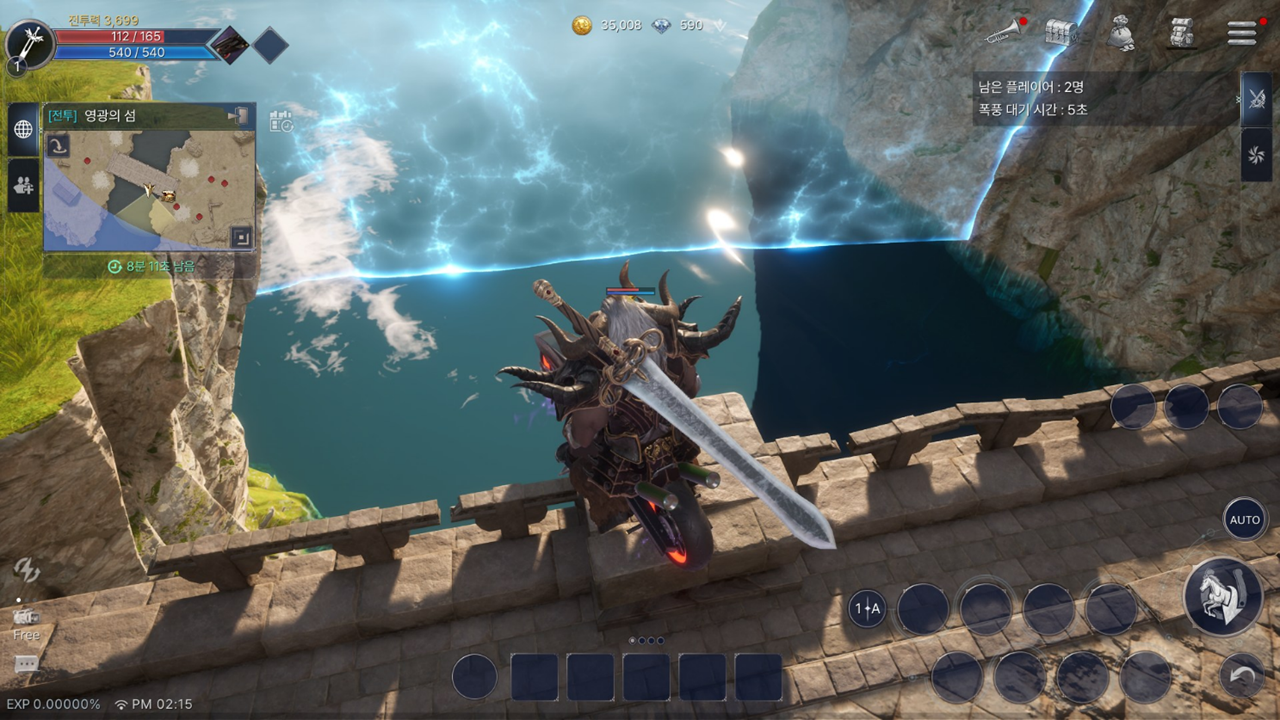Open the chat speech bubble

pos(26,664)
